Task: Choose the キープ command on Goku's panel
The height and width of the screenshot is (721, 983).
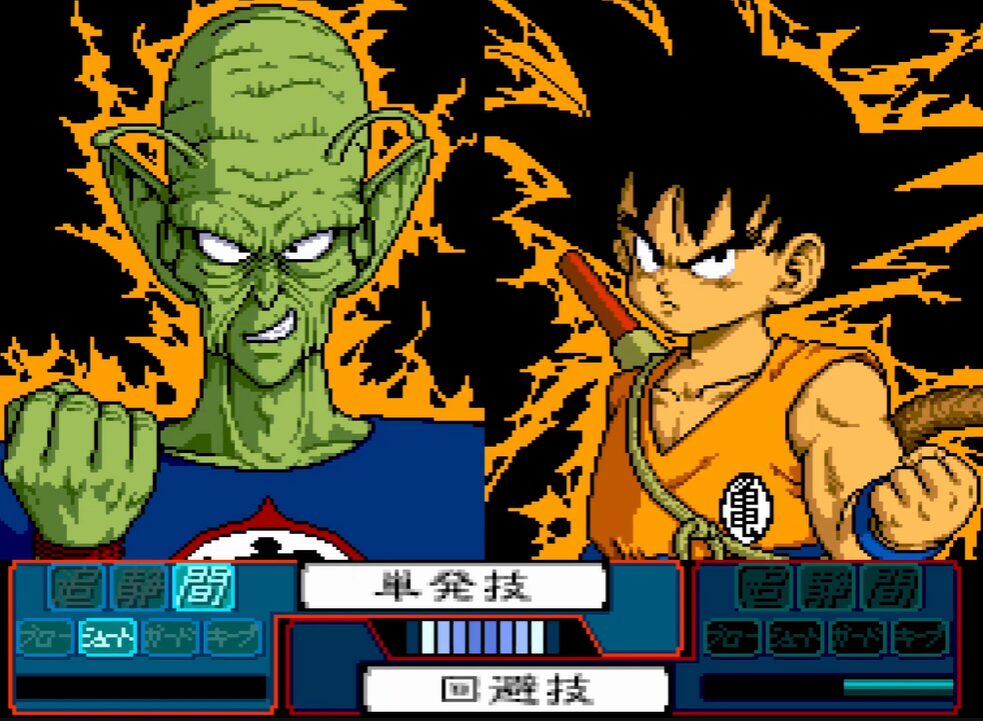Action: pos(920,636)
